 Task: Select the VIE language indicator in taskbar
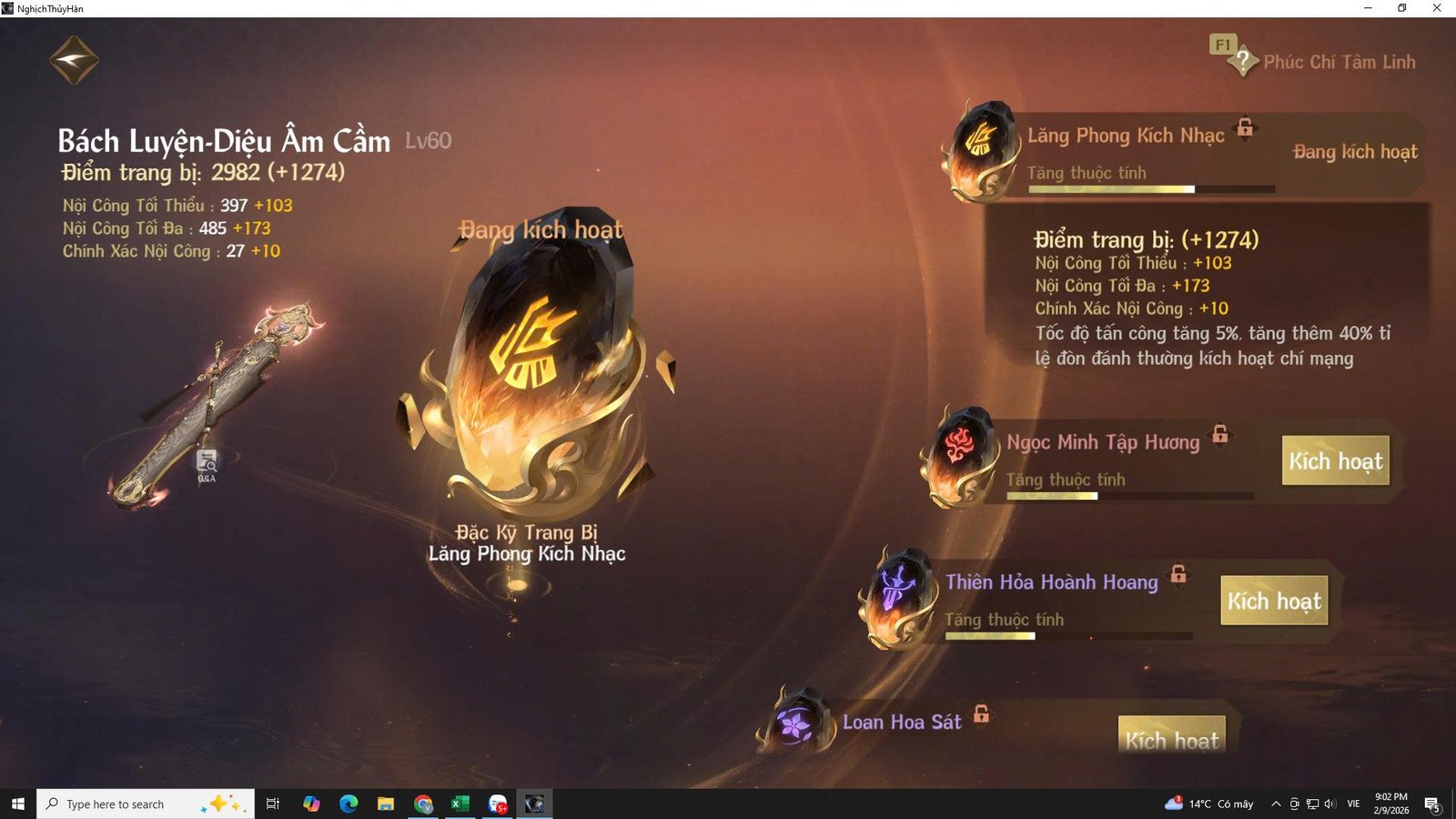(1353, 804)
